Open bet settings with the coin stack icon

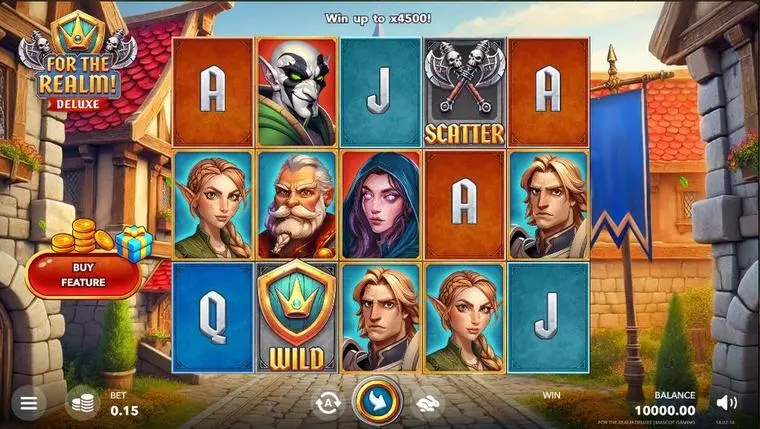click(83, 403)
